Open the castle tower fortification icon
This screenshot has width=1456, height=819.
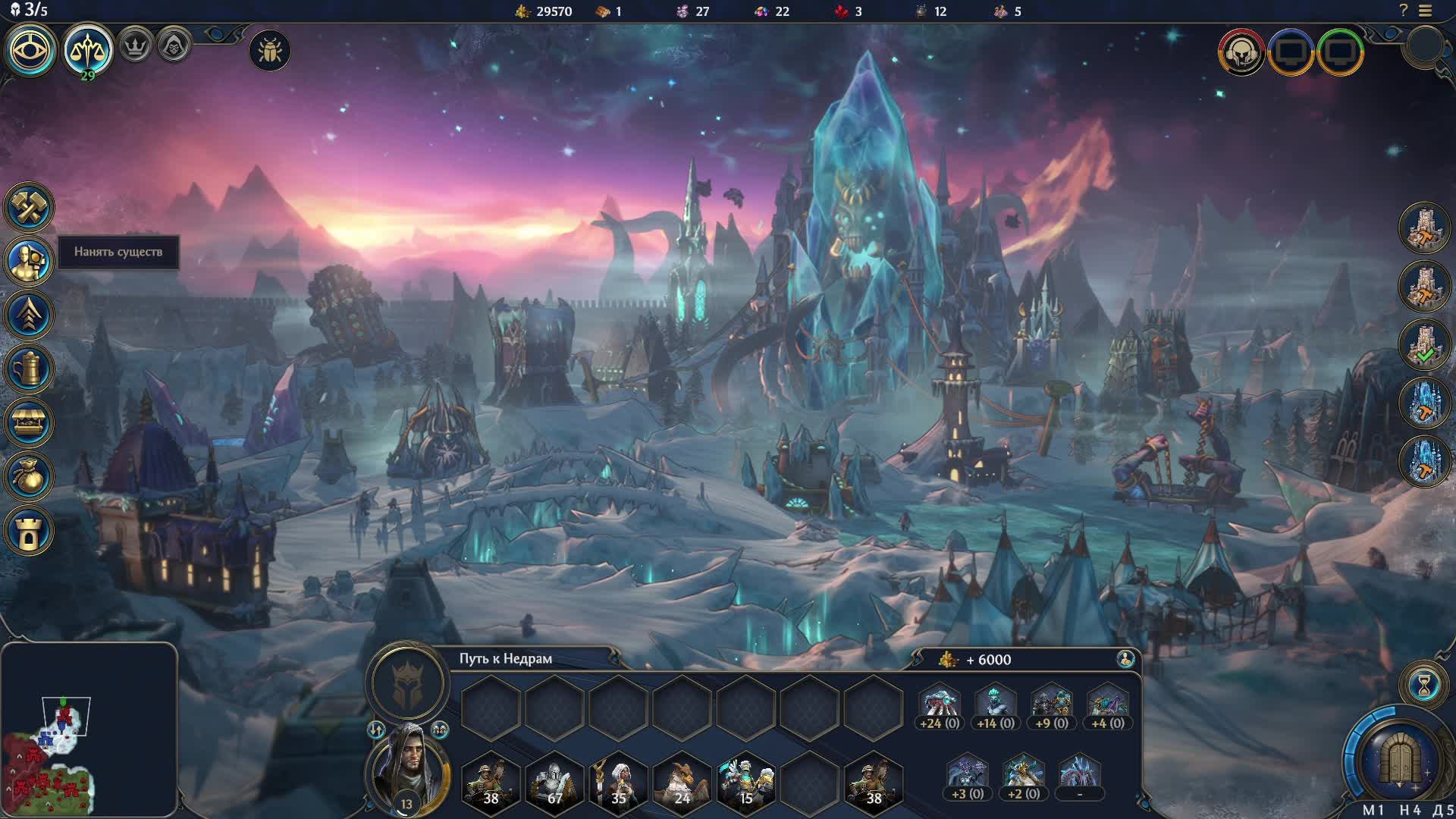point(29,531)
